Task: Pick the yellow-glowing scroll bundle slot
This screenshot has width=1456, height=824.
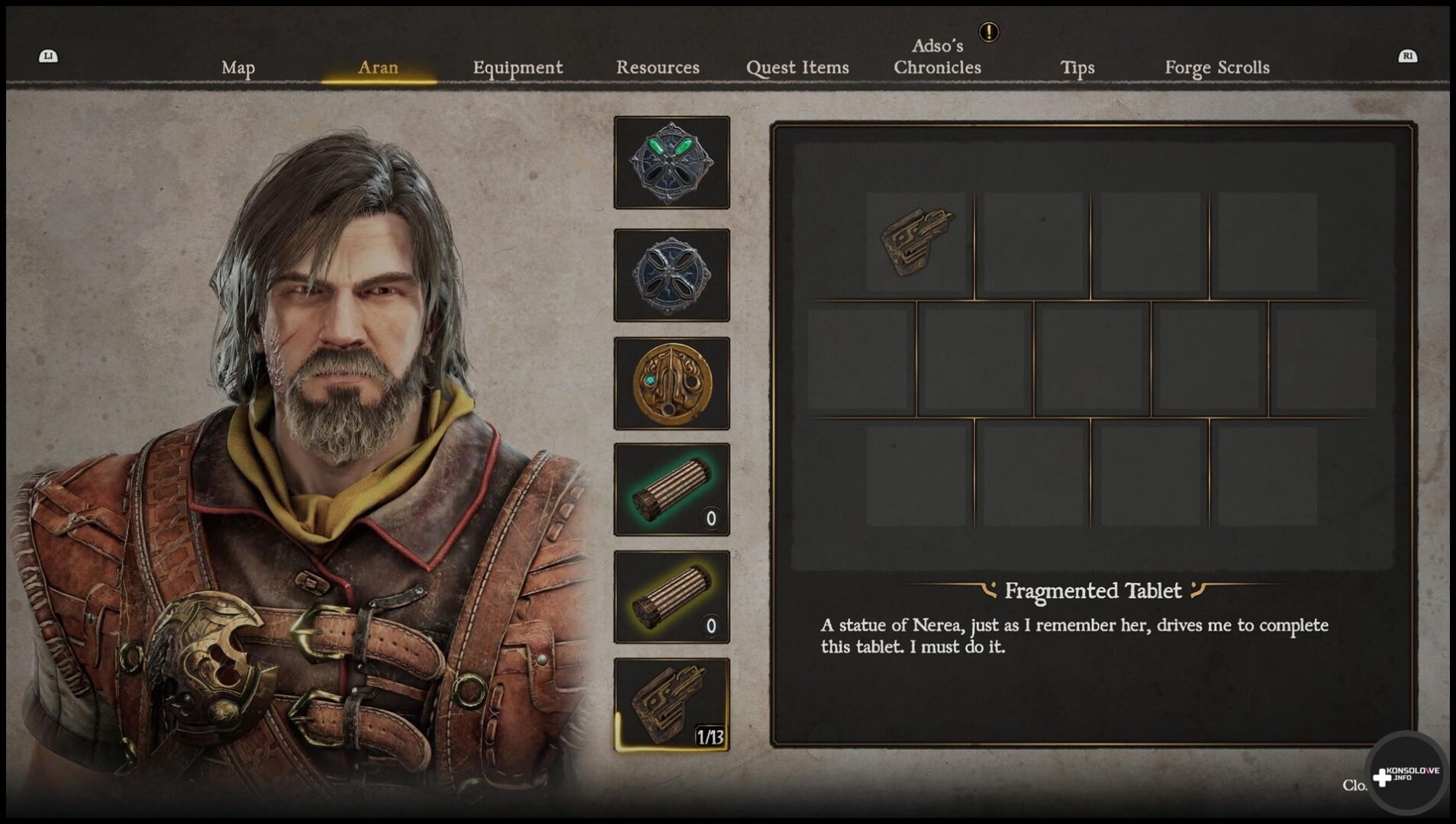Action: pos(672,597)
